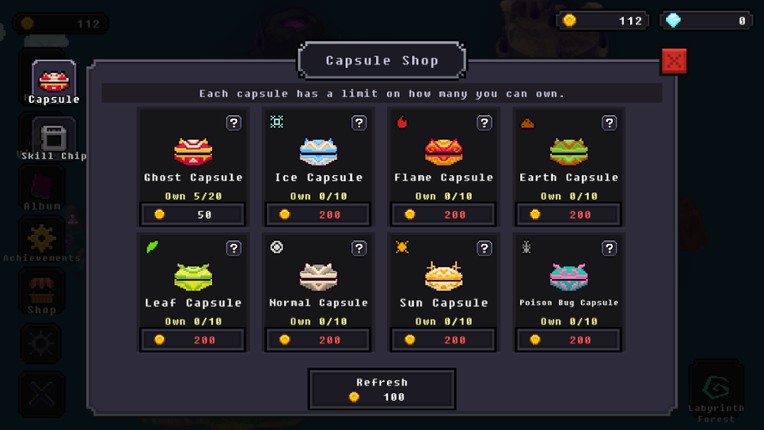Purchase the Normal Capsule price button

318,340
